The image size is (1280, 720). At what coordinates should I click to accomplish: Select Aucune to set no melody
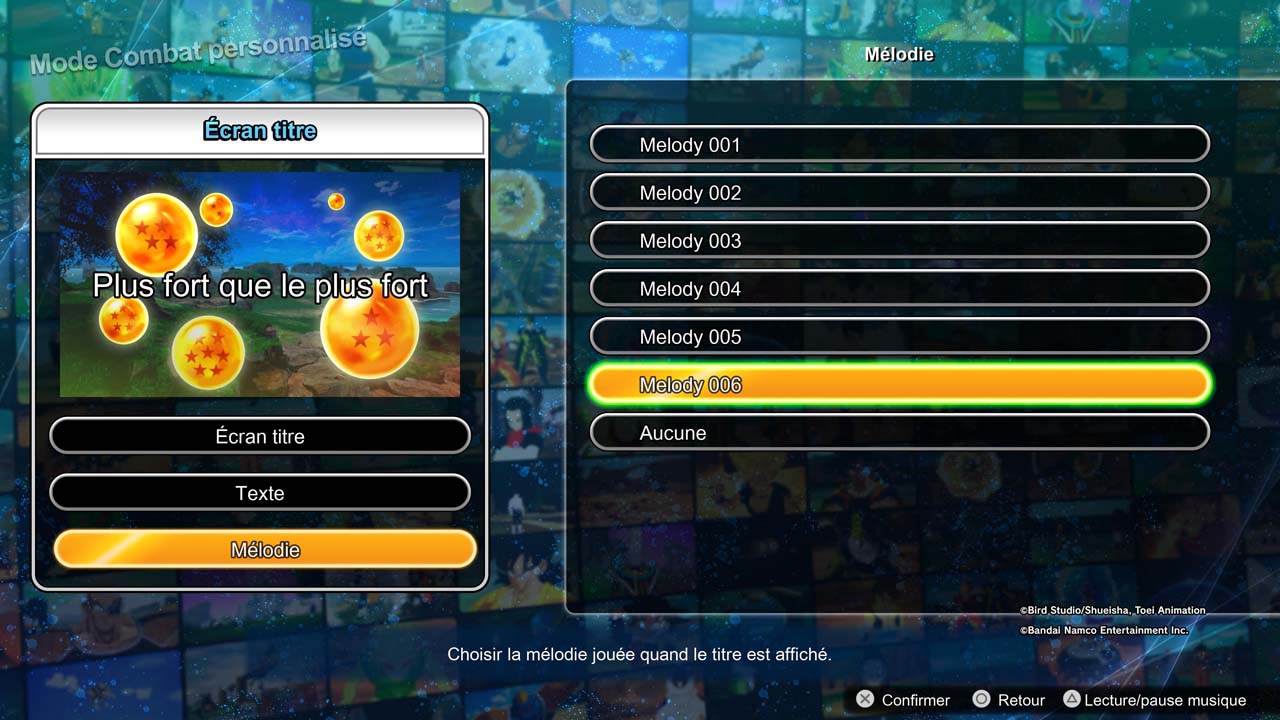coord(899,433)
